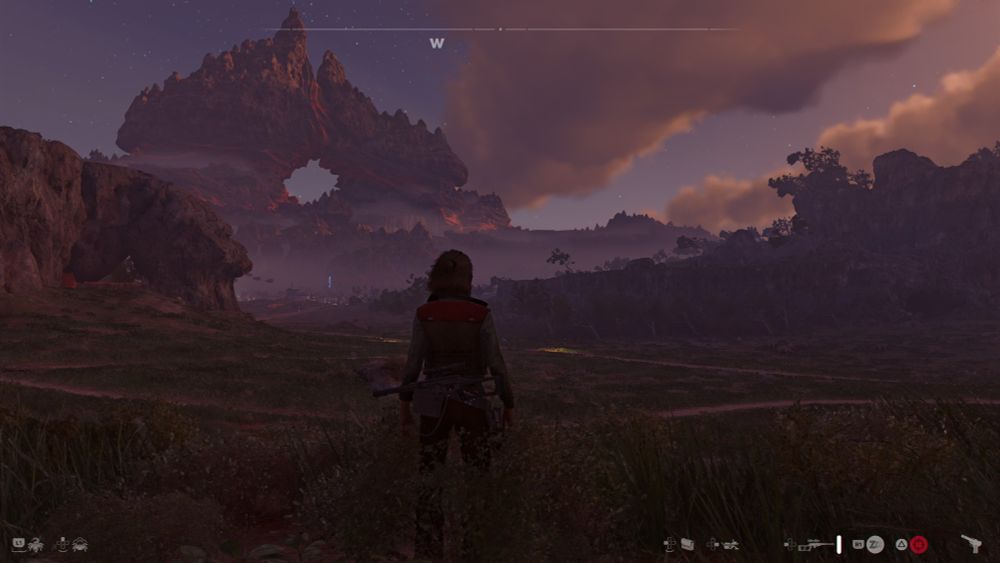Select the speeder vehicle icon
The height and width of the screenshot is (563, 1000).
(x=79, y=544)
